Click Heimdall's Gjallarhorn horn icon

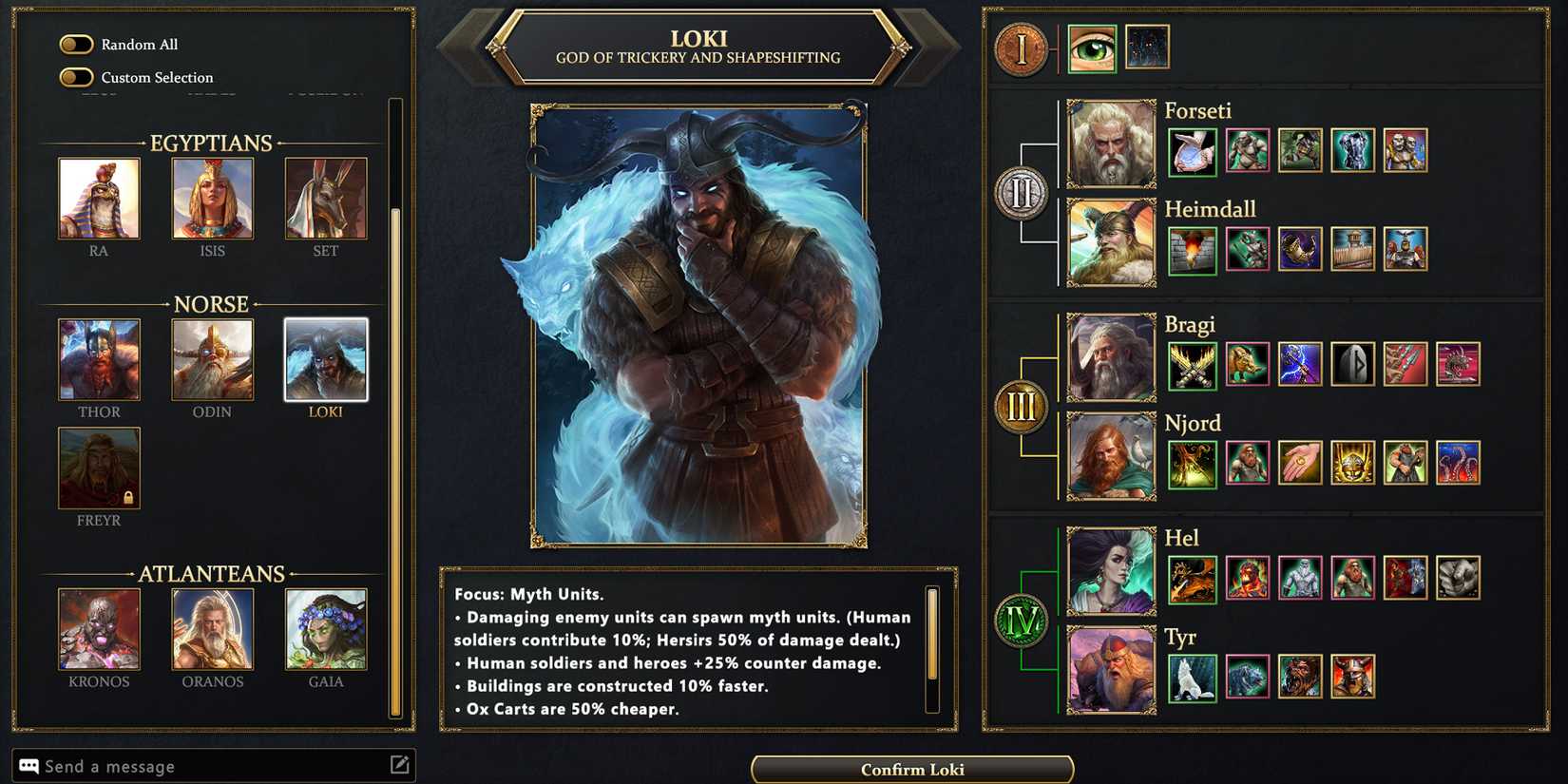click(1300, 248)
